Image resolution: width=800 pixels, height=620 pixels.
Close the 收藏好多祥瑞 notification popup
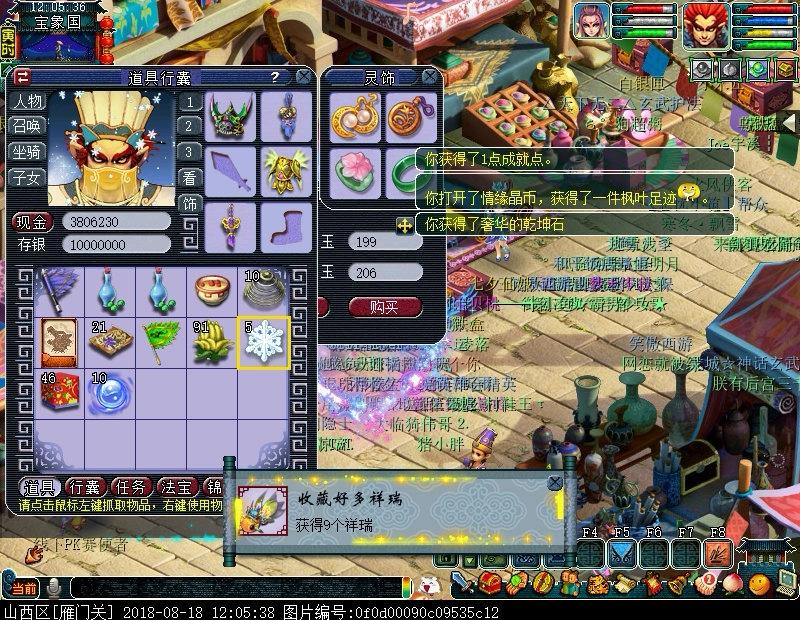click(554, 483)
